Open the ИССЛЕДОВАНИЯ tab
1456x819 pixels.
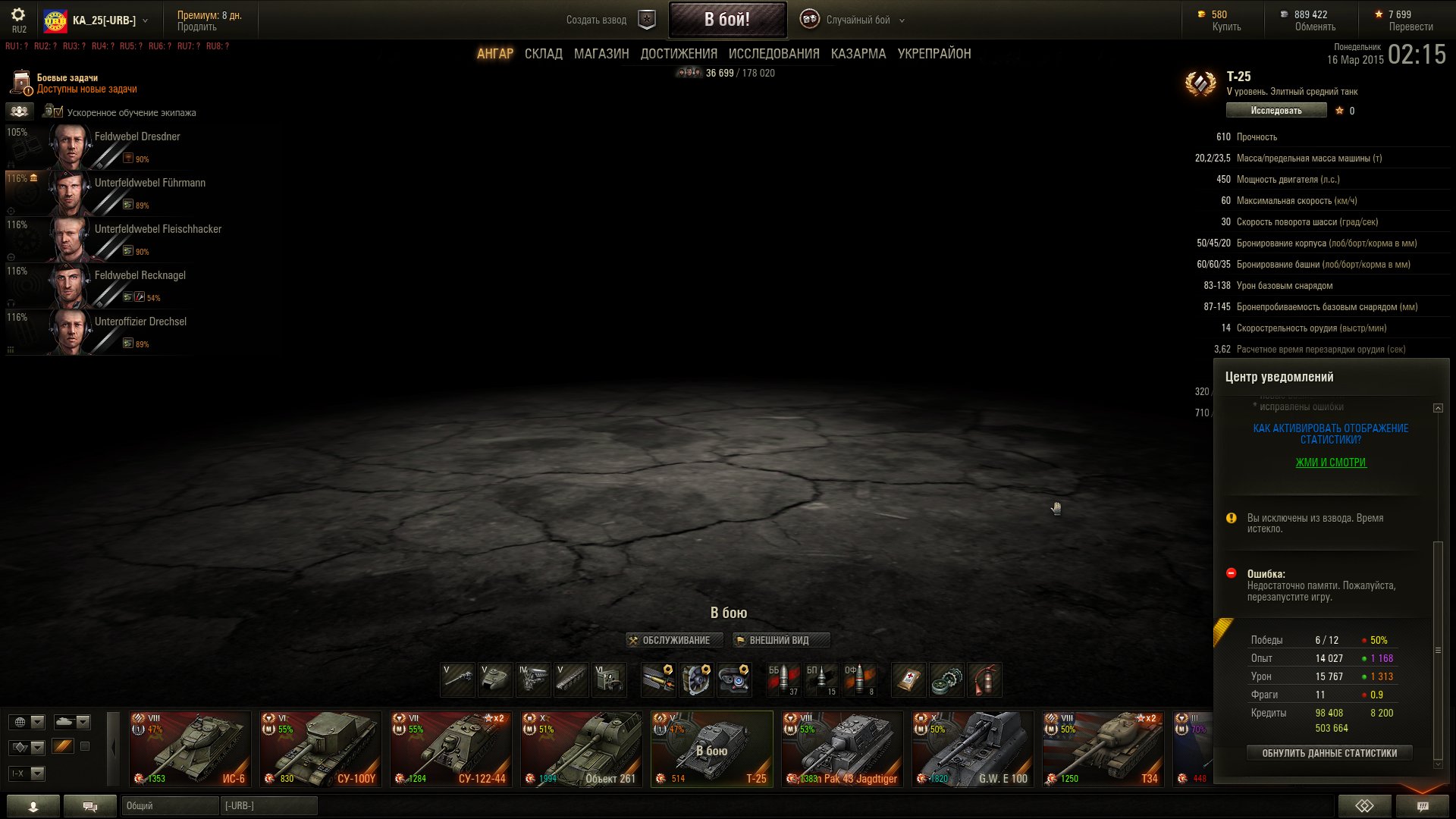point(773,54)
